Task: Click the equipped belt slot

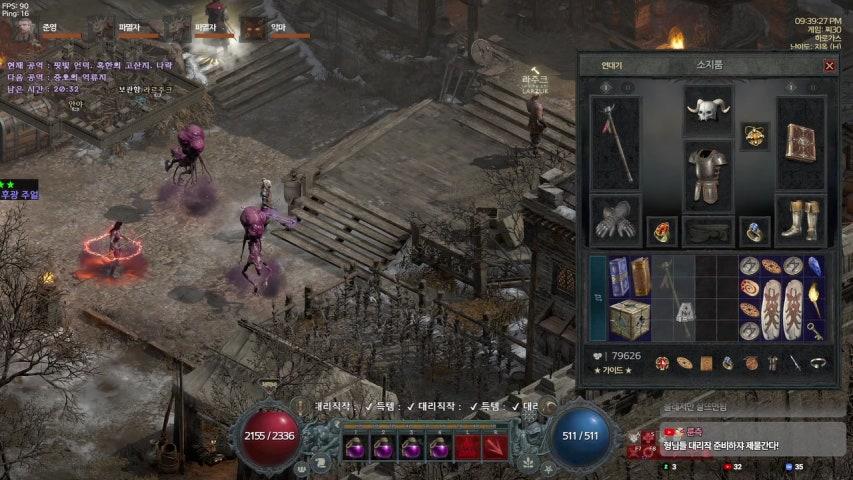Action: click(707, 232)
